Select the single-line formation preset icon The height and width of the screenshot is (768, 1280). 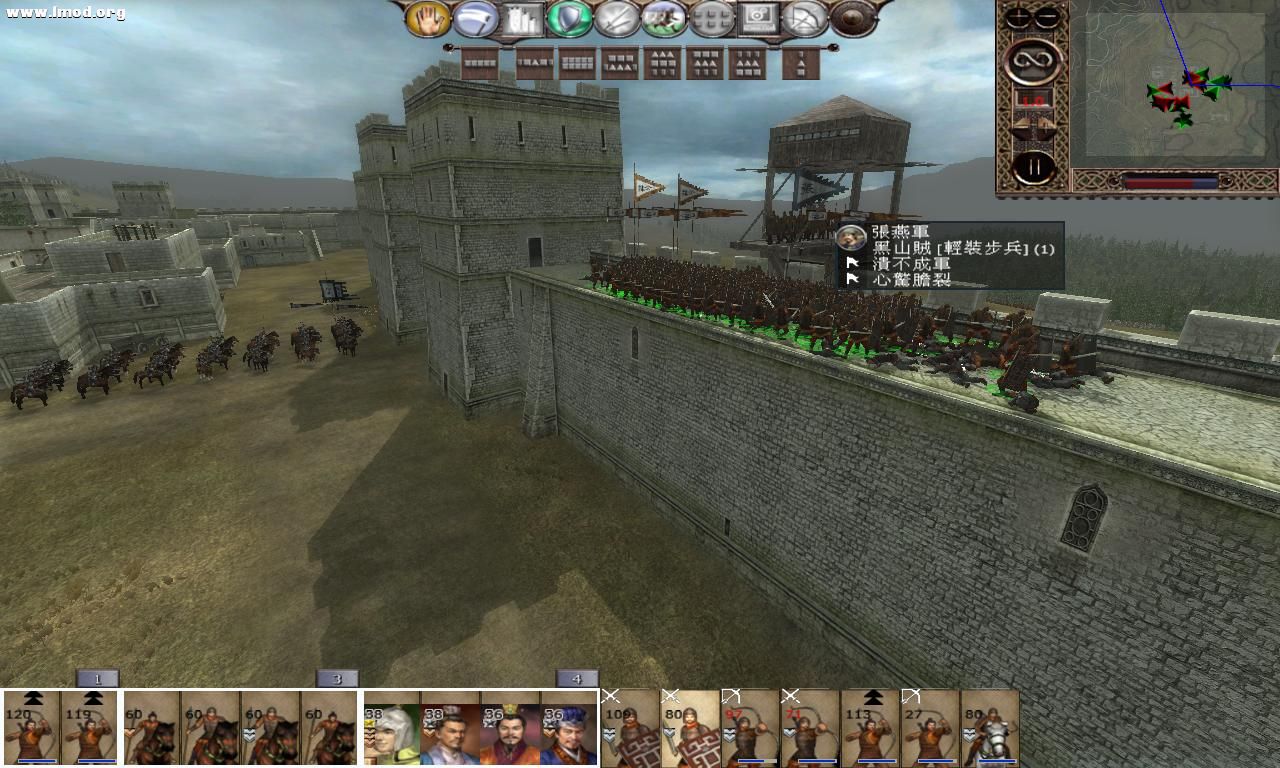pos(480,65)
